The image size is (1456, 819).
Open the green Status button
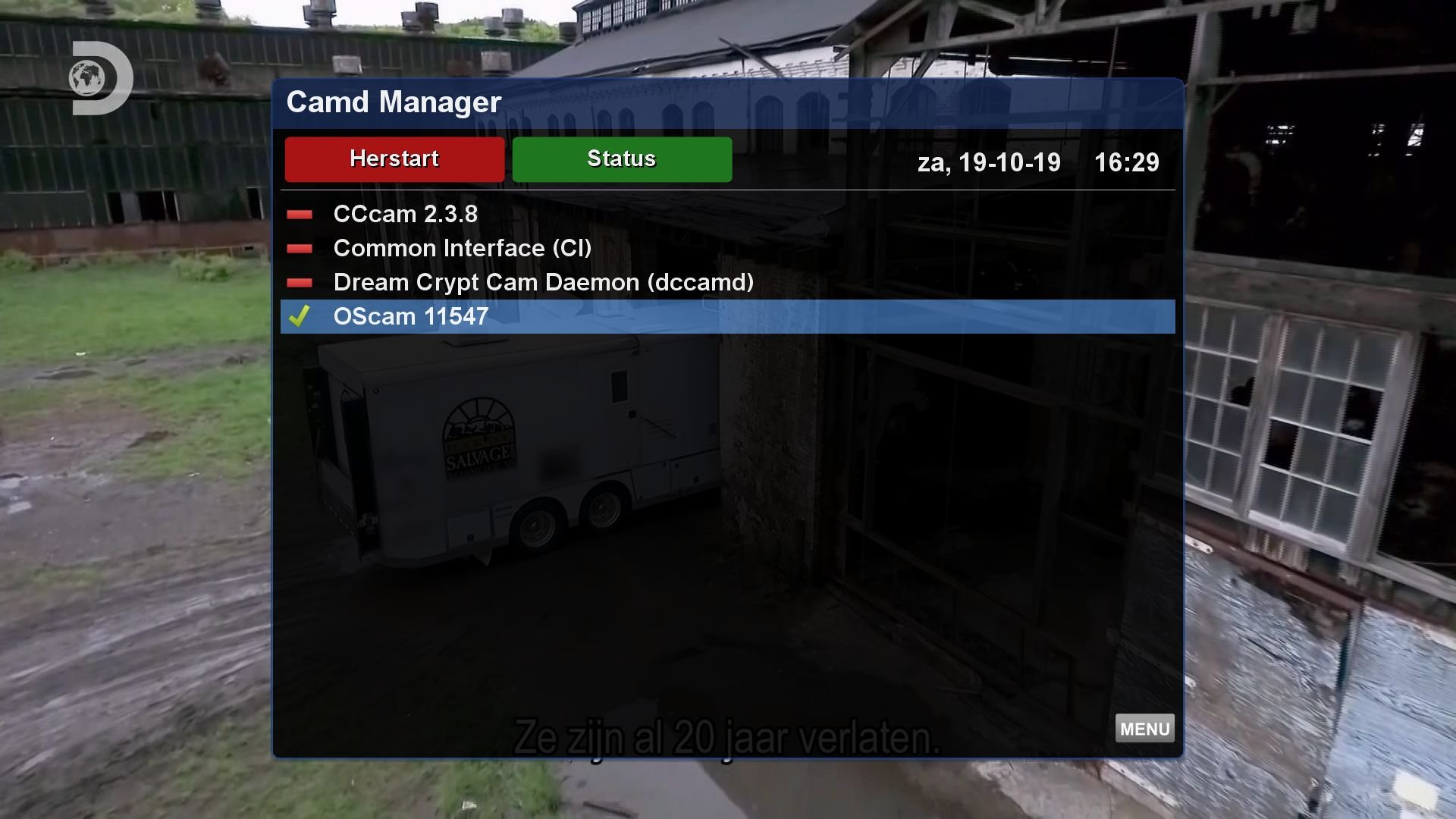click(622, 159)
